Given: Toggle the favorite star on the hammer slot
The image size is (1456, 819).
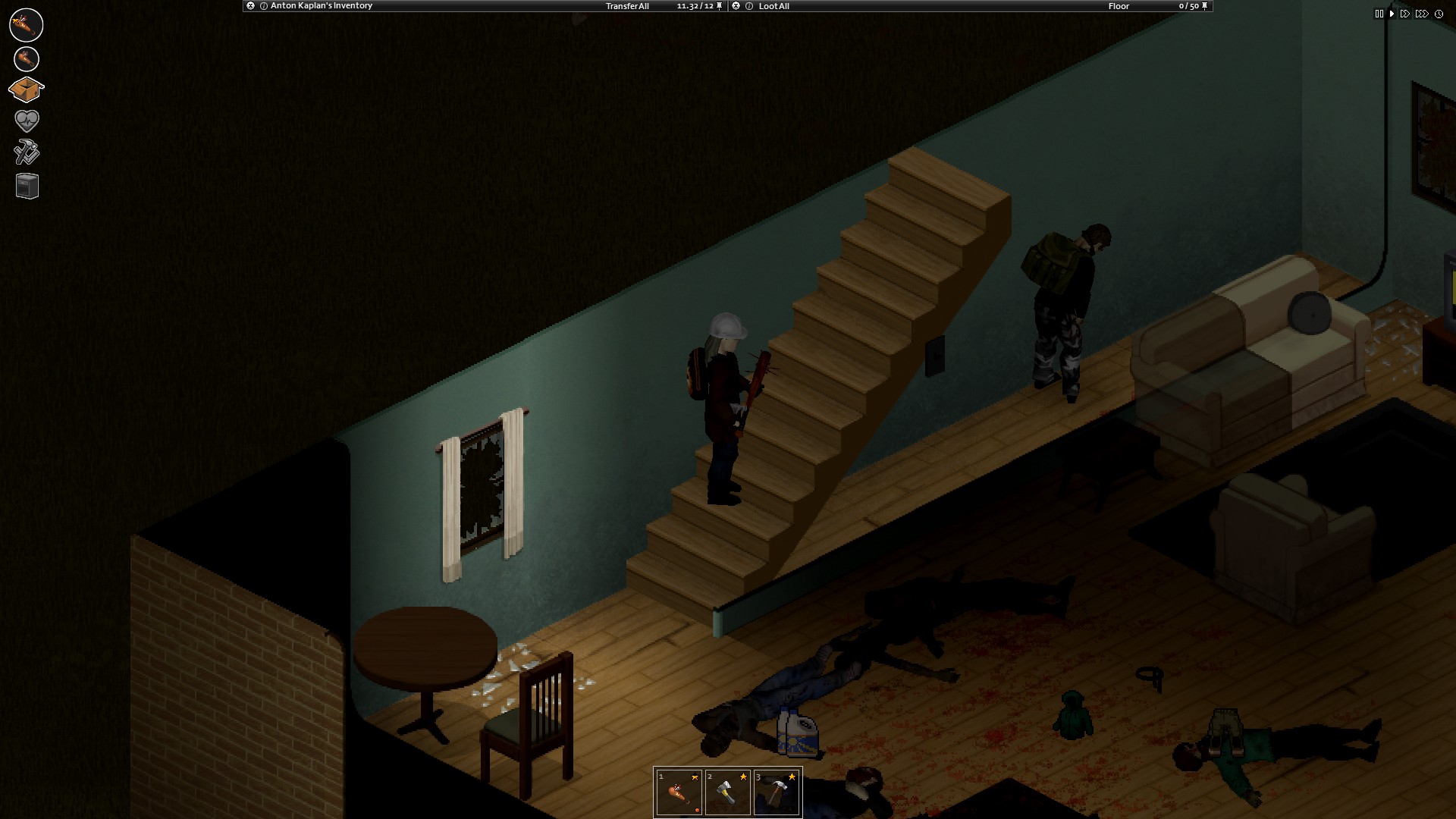Looking at the screenshot, I should (x=792, y=777).
